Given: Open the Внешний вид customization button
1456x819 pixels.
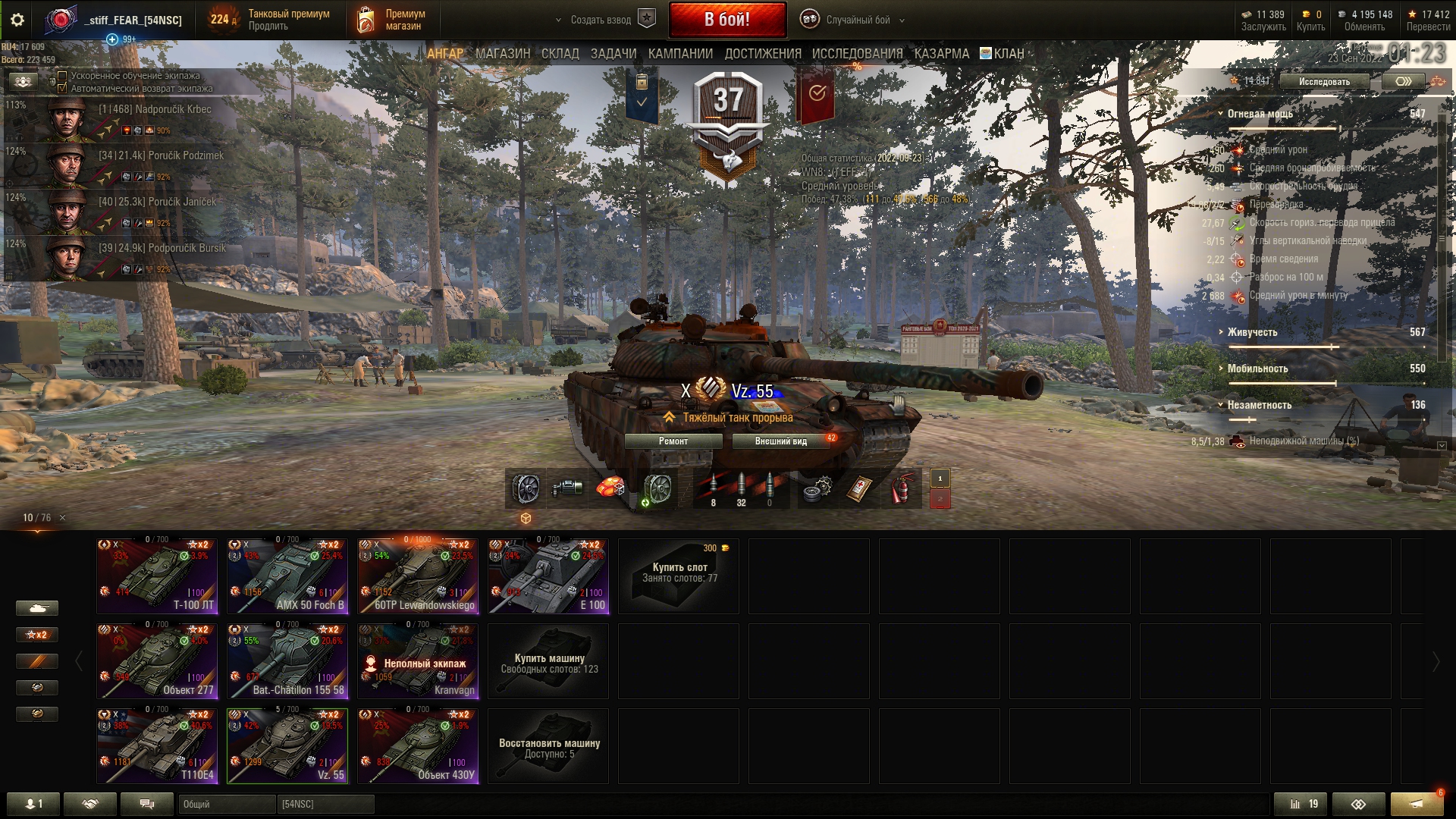Looking at the screenshot, I should (x=780, y=441).
